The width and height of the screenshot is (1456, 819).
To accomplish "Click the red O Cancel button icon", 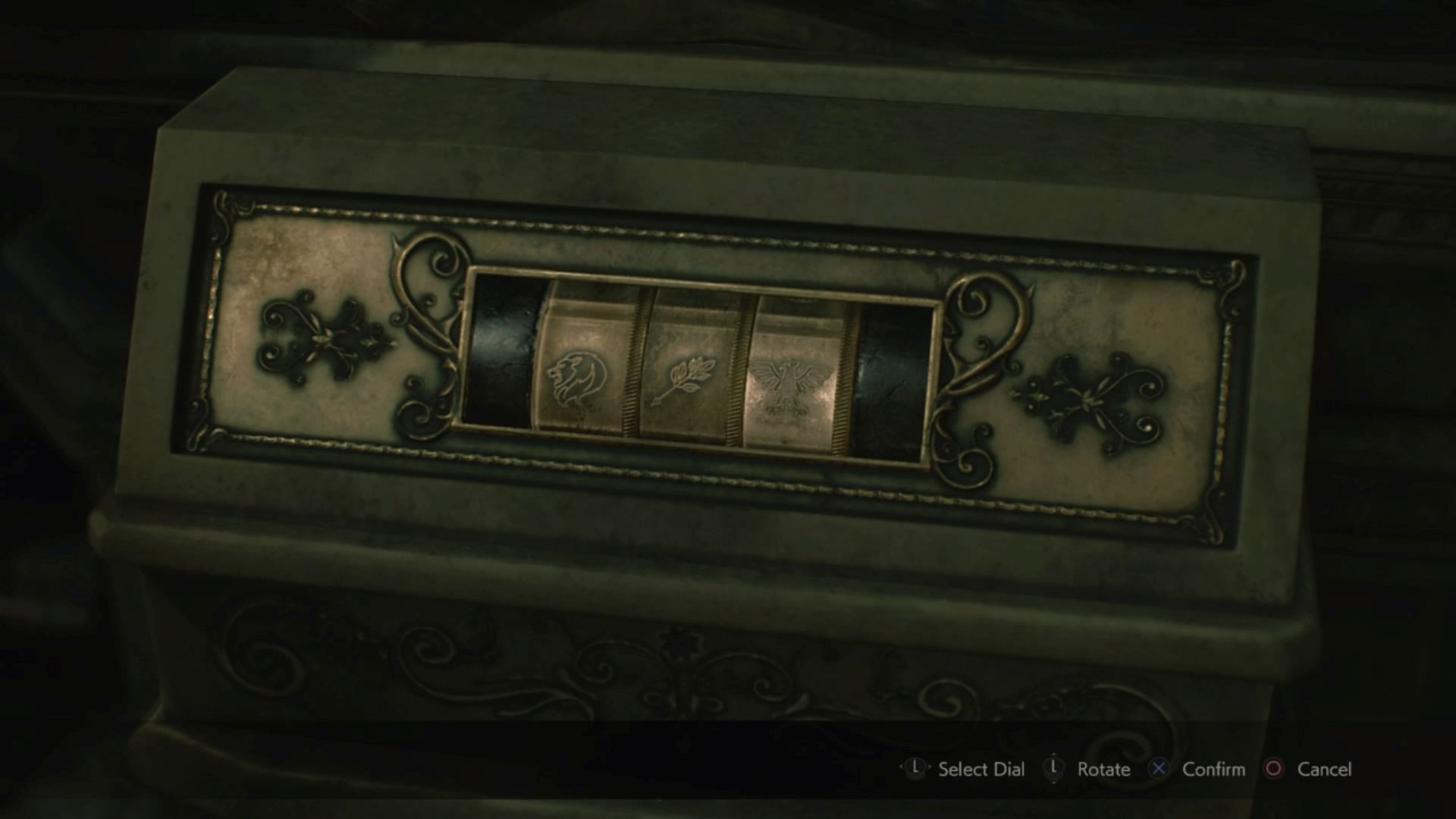I will pyautogui.click(x=1273, y=767).
